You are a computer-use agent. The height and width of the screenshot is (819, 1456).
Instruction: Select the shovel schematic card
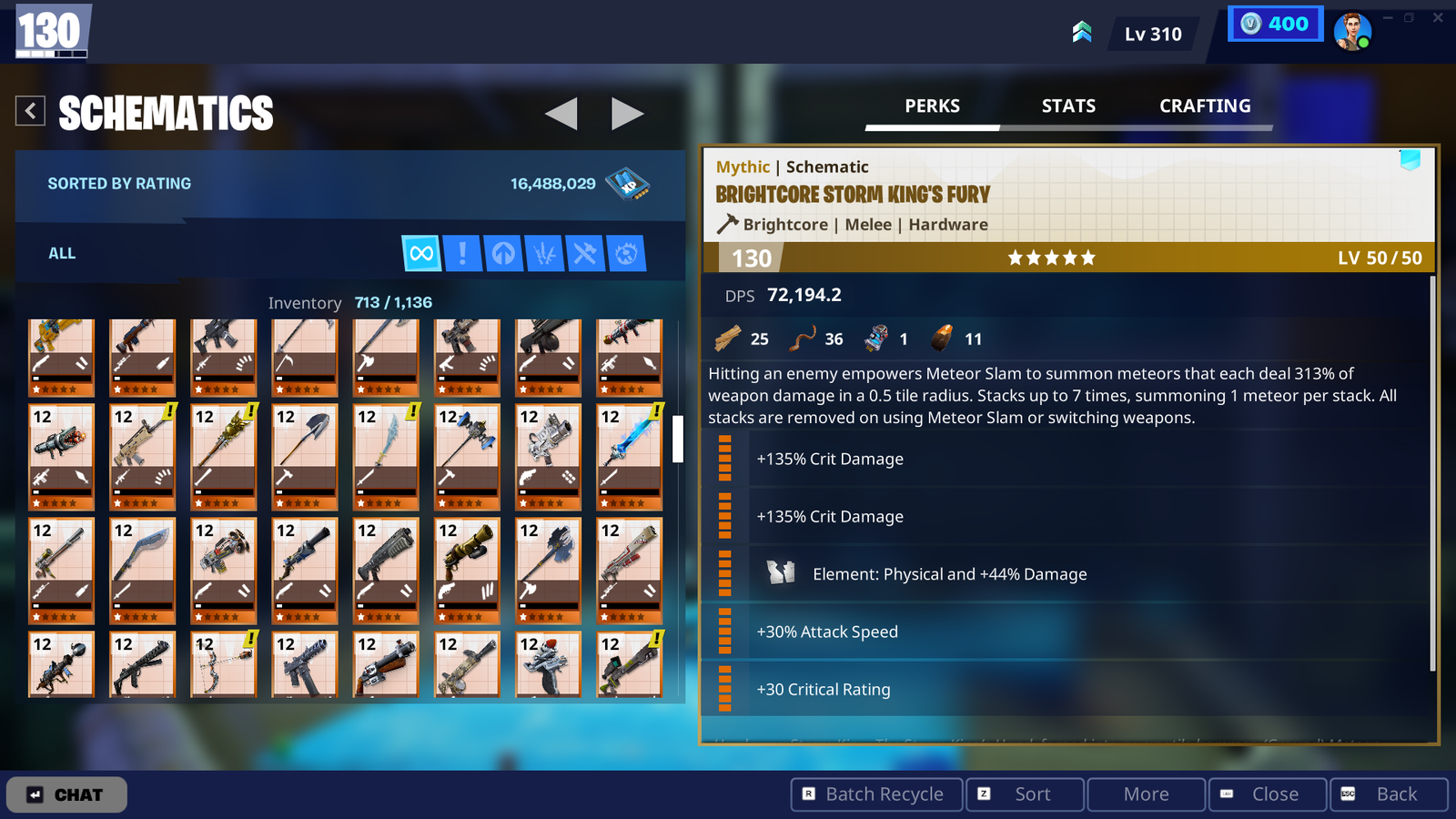point(305,457)
